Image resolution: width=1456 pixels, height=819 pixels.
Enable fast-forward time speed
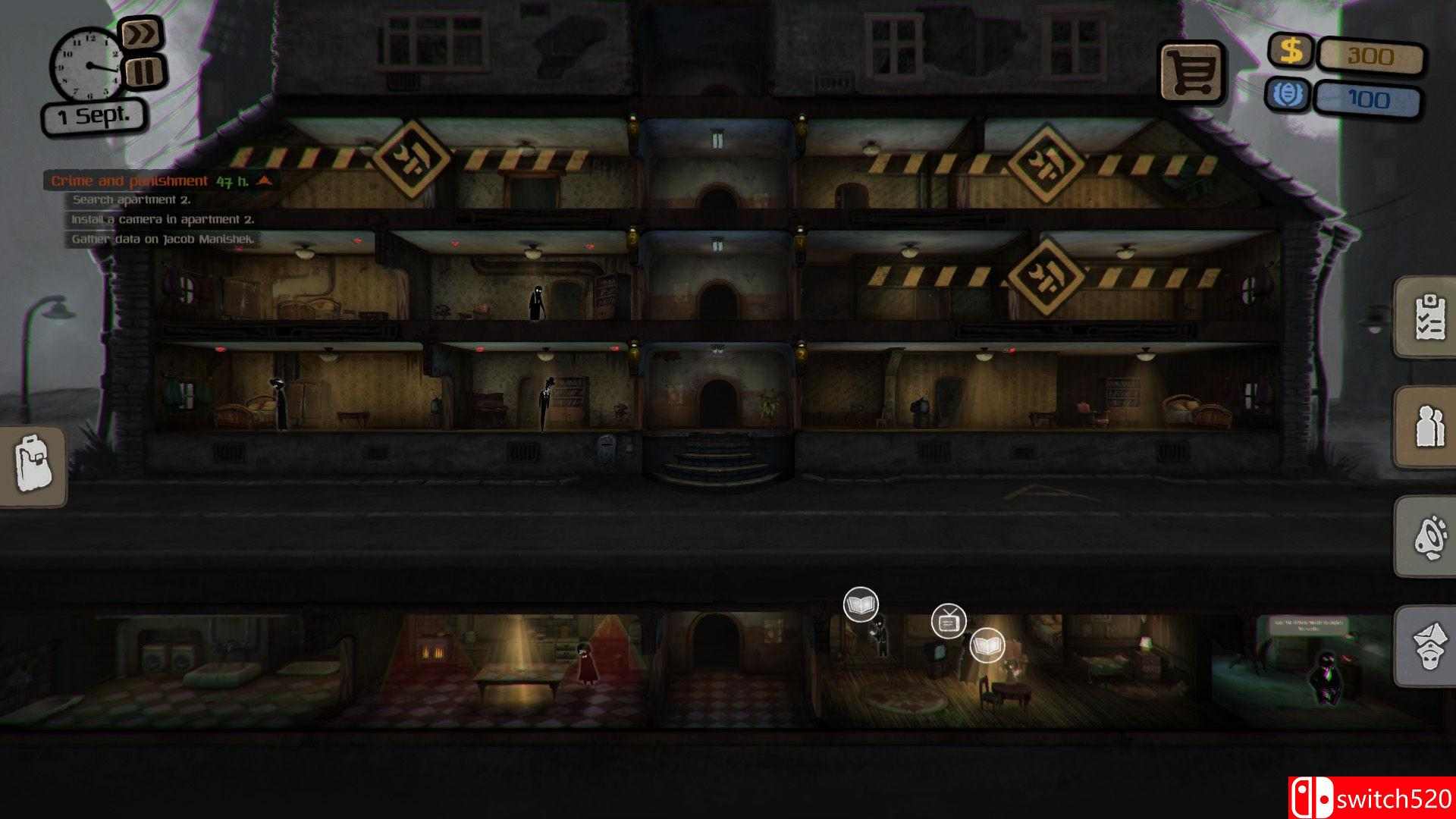coord(141,33)
